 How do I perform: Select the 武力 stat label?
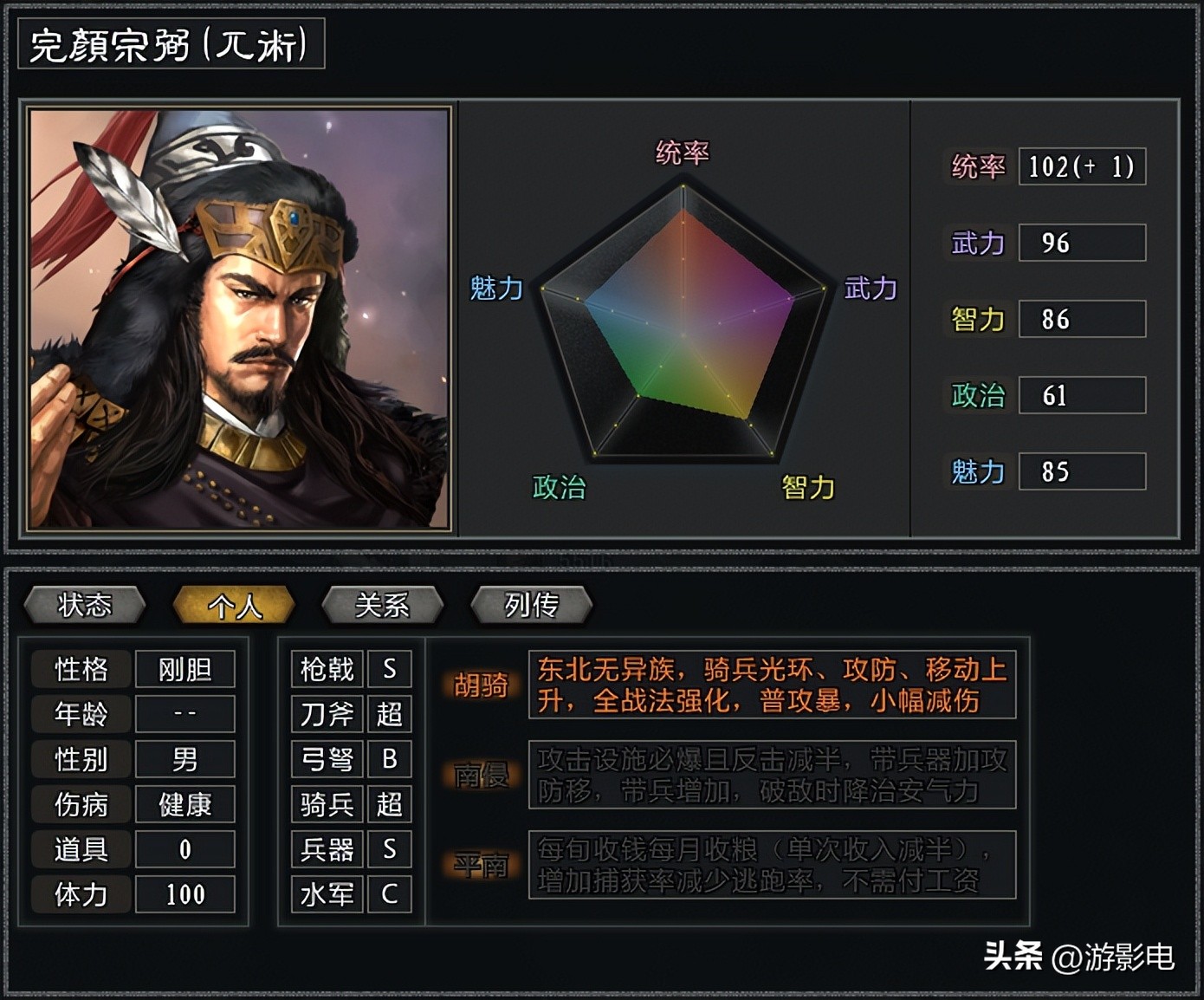pos(976,244)
